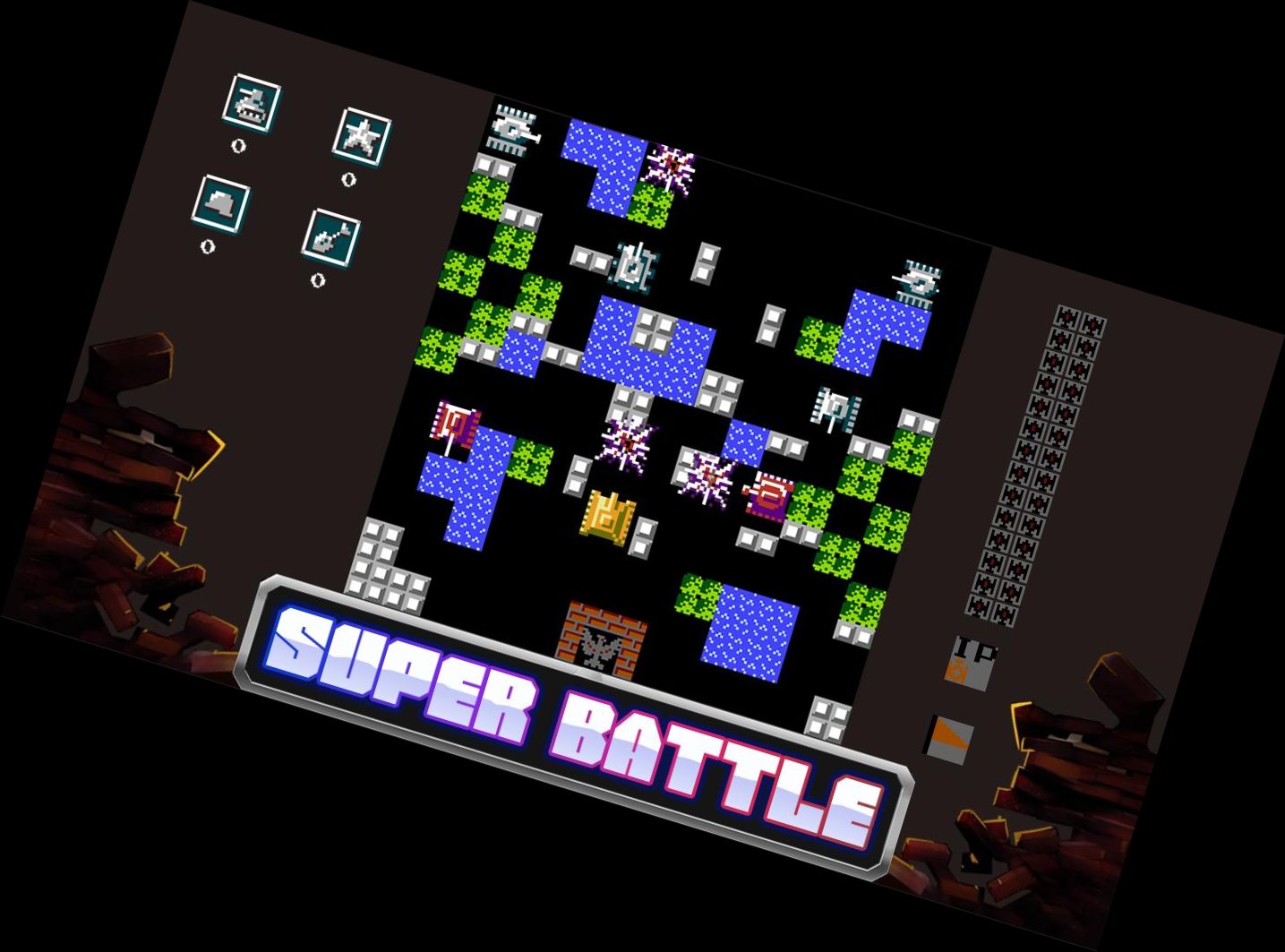
Task: Click the IP stage flag indicator
Action: pyautogui.click(x=972, y=663)
